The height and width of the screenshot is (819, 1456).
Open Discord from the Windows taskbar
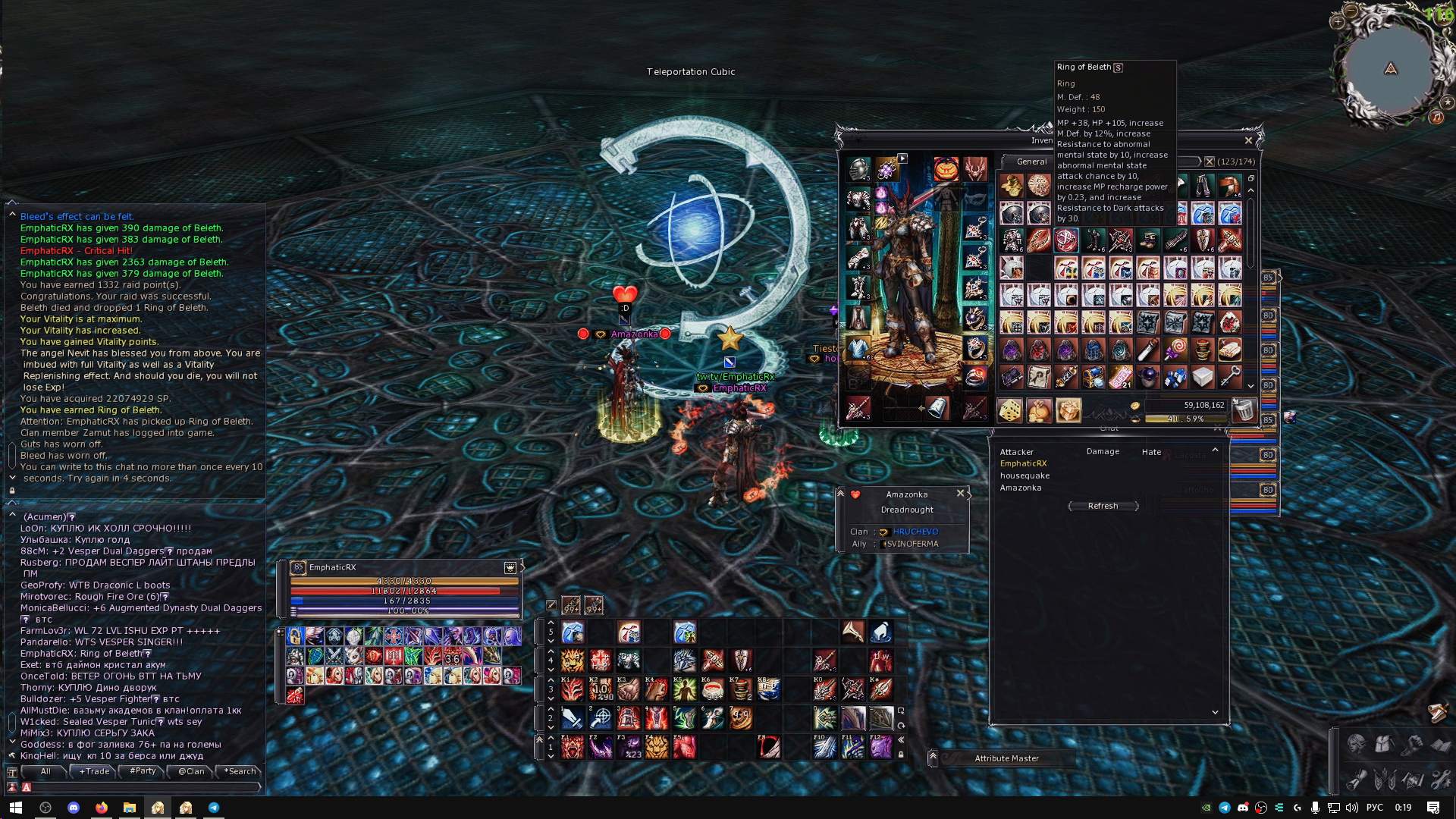pos(74,808)
